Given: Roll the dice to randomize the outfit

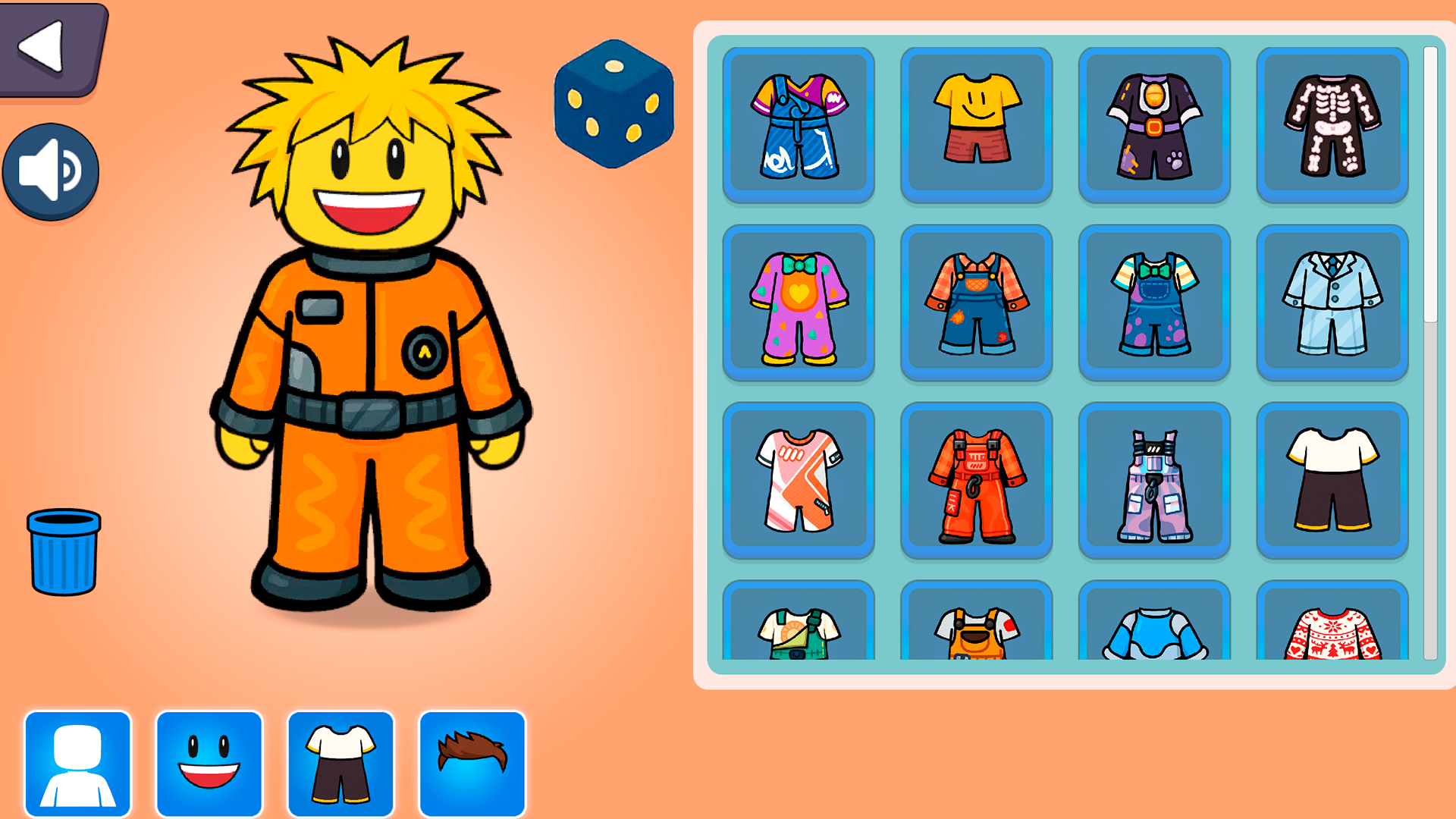Looking at the screenshot, I should pos(613,103).
